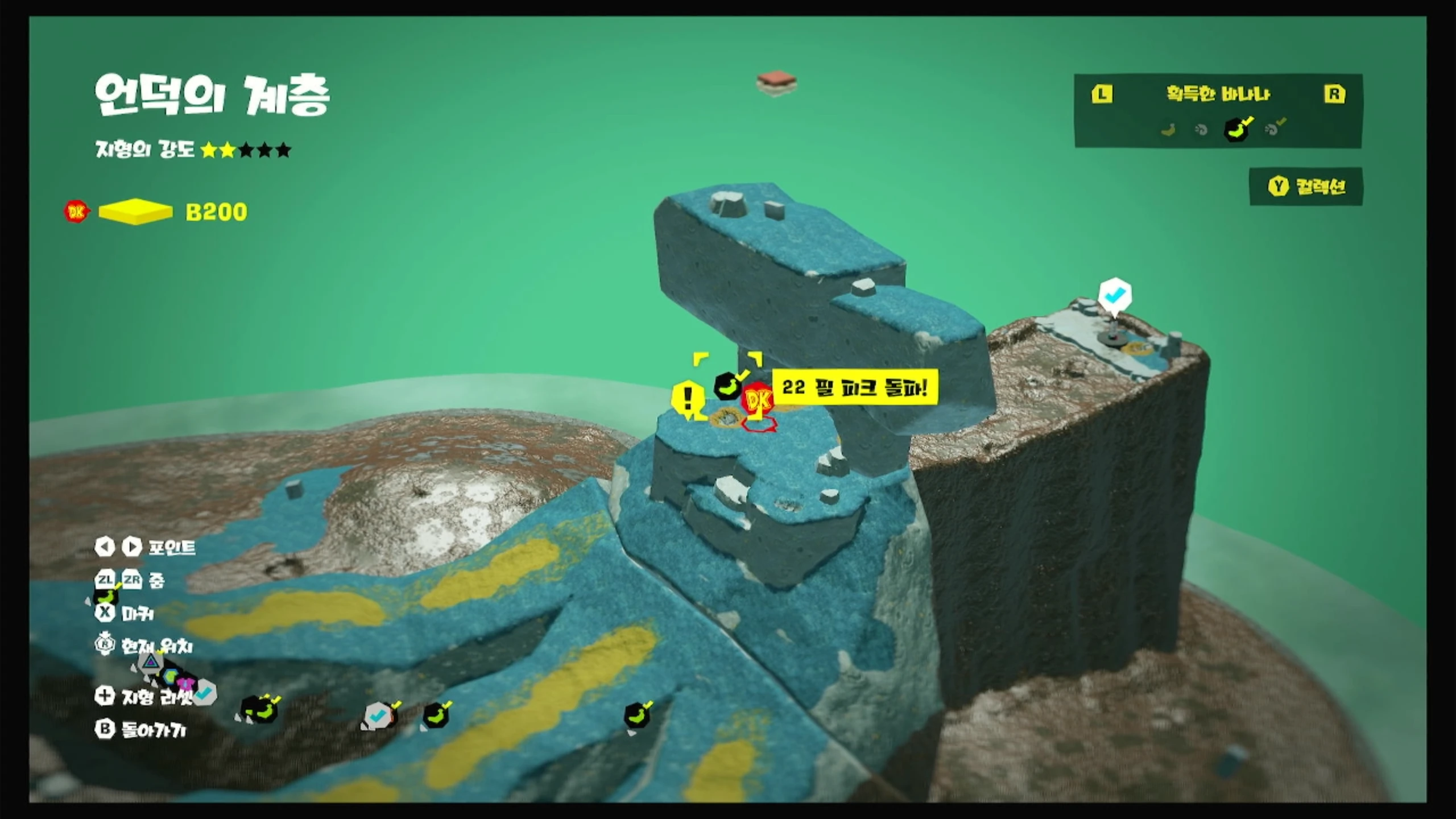Click the red DK marker beside the 22 label
Screen dimensions: 1456x819
click(x=758, y=400)
